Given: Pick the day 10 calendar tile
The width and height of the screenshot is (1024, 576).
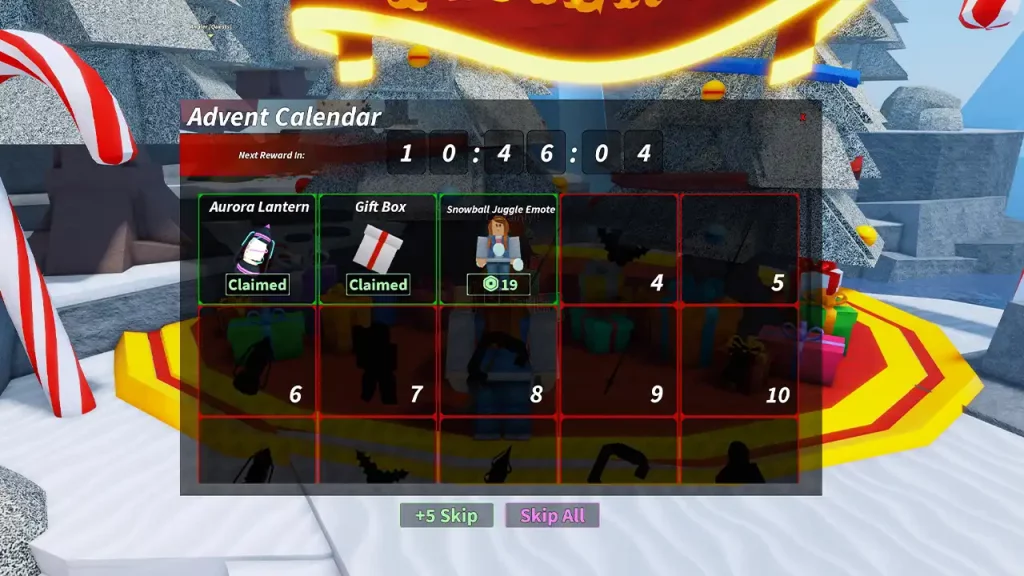Looking at the screenshot, I should (x=740, y=360).
